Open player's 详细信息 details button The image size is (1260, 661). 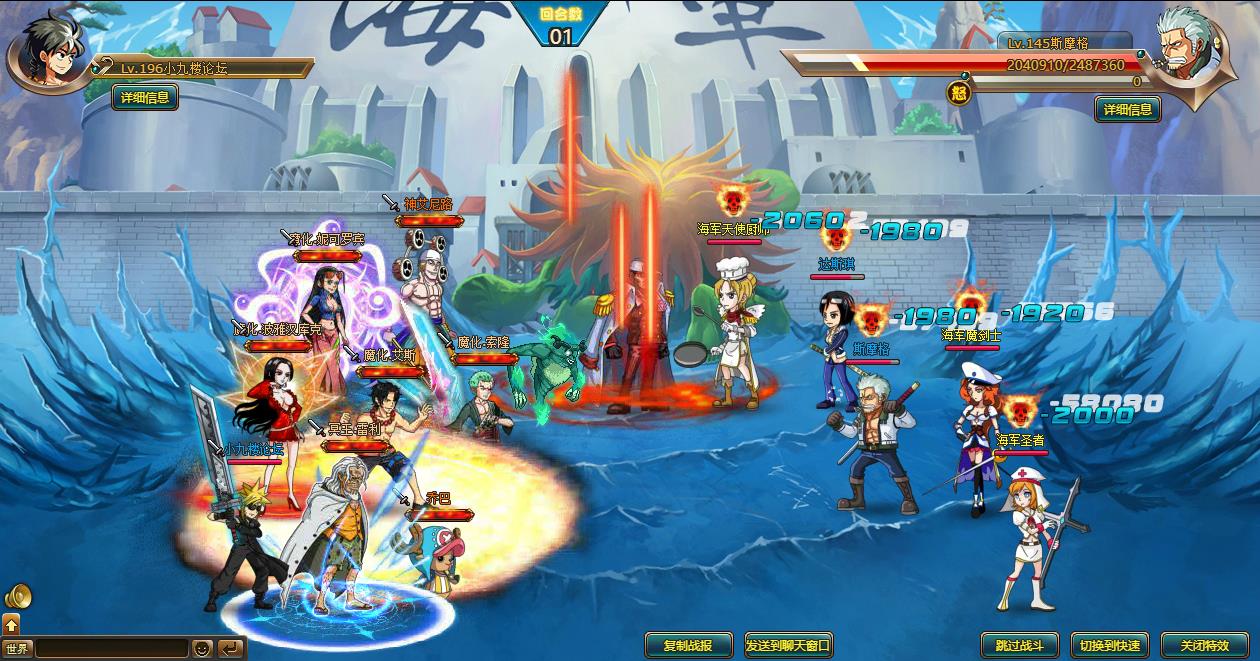click(145, 97)
